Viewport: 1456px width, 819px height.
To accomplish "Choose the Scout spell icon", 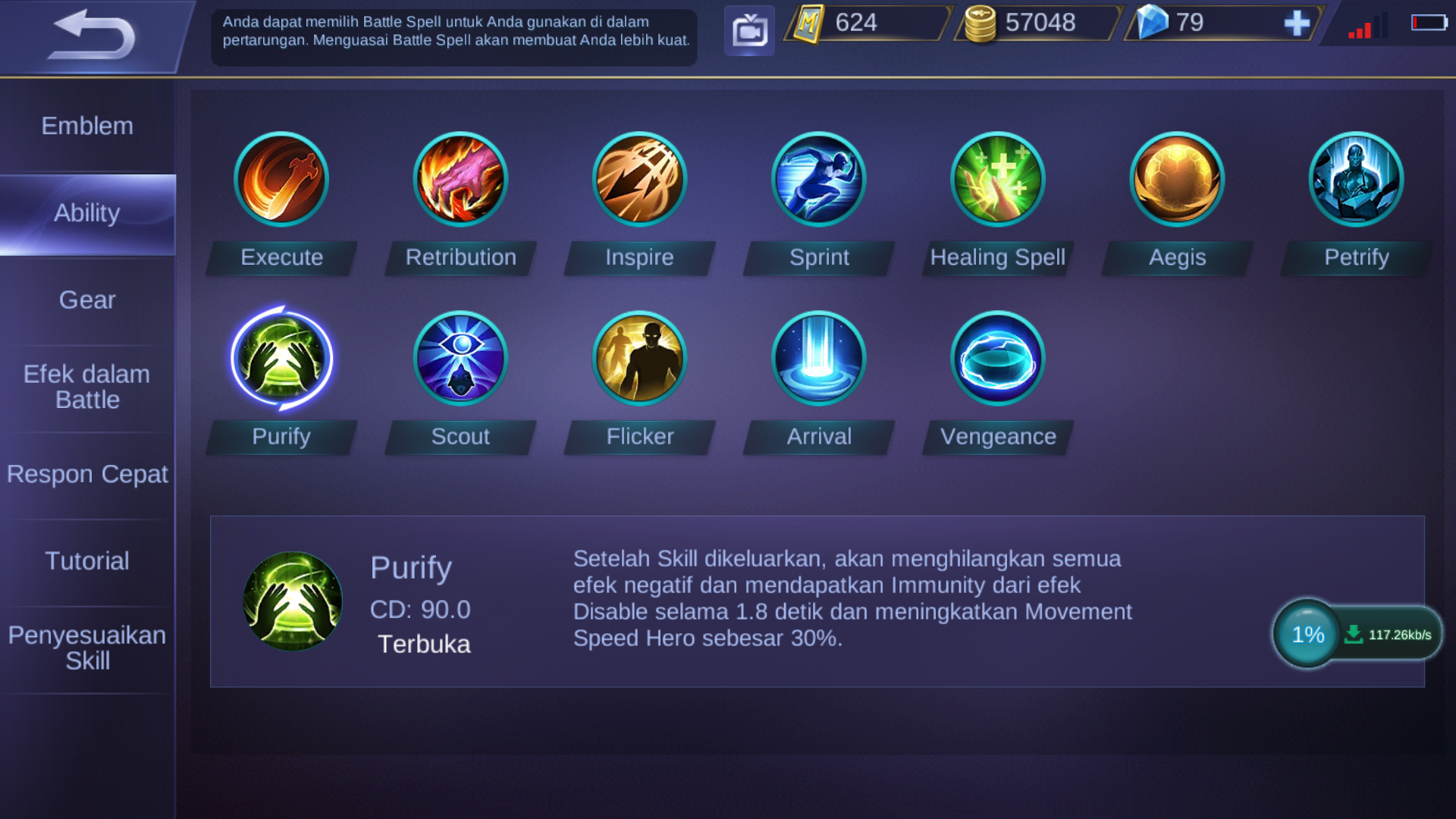I will [x=460, y=358].
